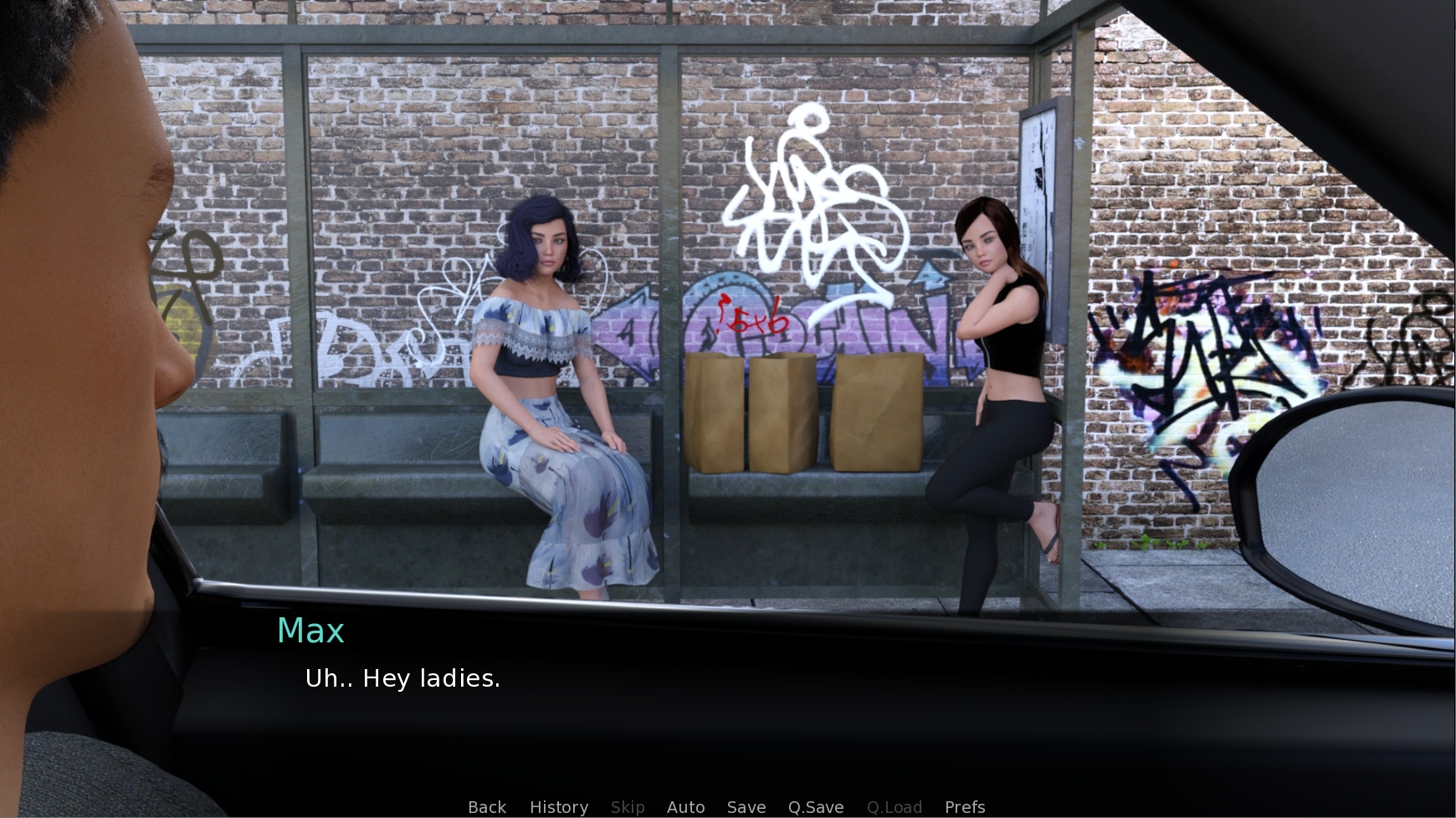
Task: Toggle Auto dialogue advance
Action: coord(685,807)
